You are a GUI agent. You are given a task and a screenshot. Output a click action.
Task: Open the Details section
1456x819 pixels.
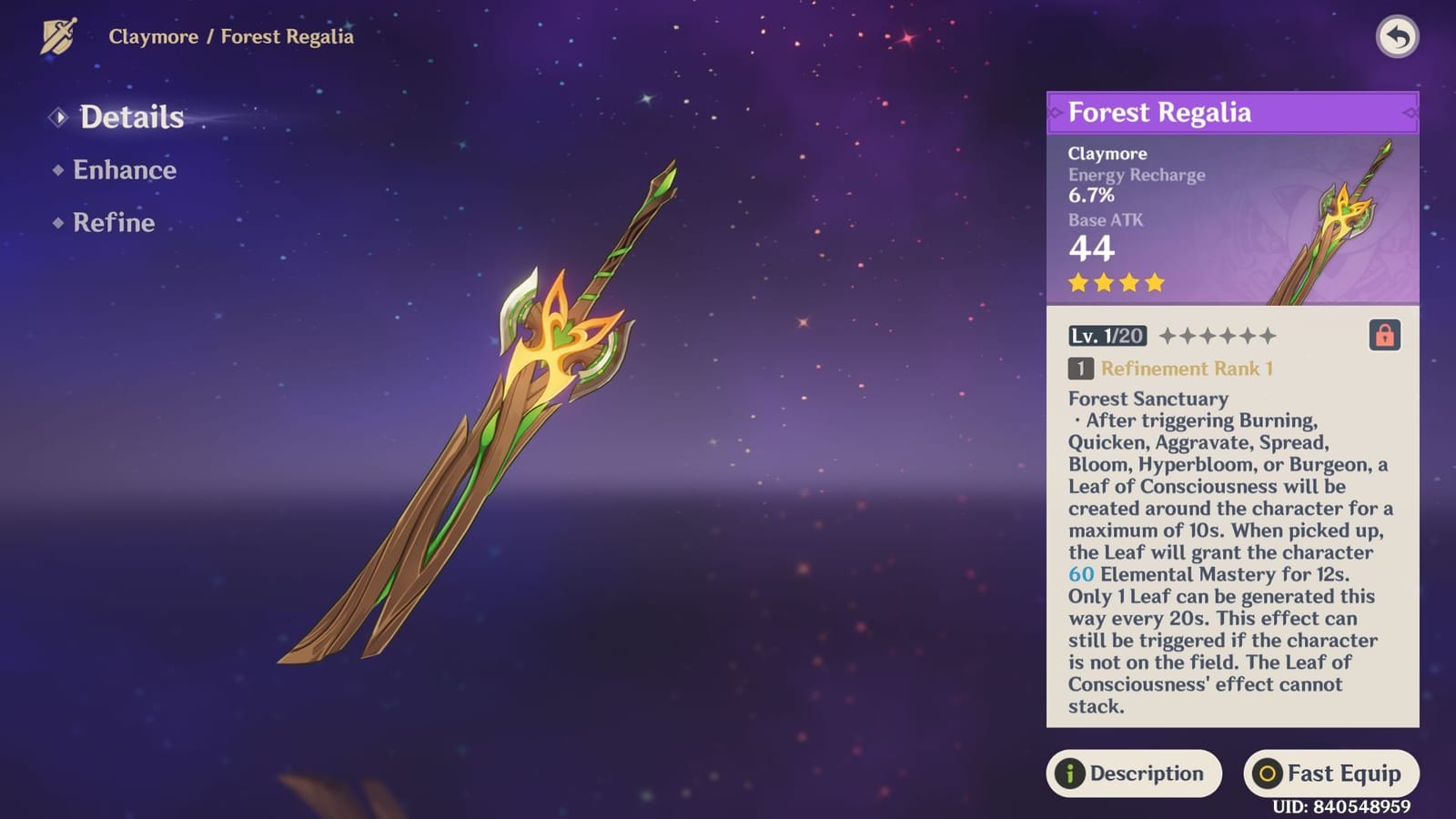coord(130,116)
